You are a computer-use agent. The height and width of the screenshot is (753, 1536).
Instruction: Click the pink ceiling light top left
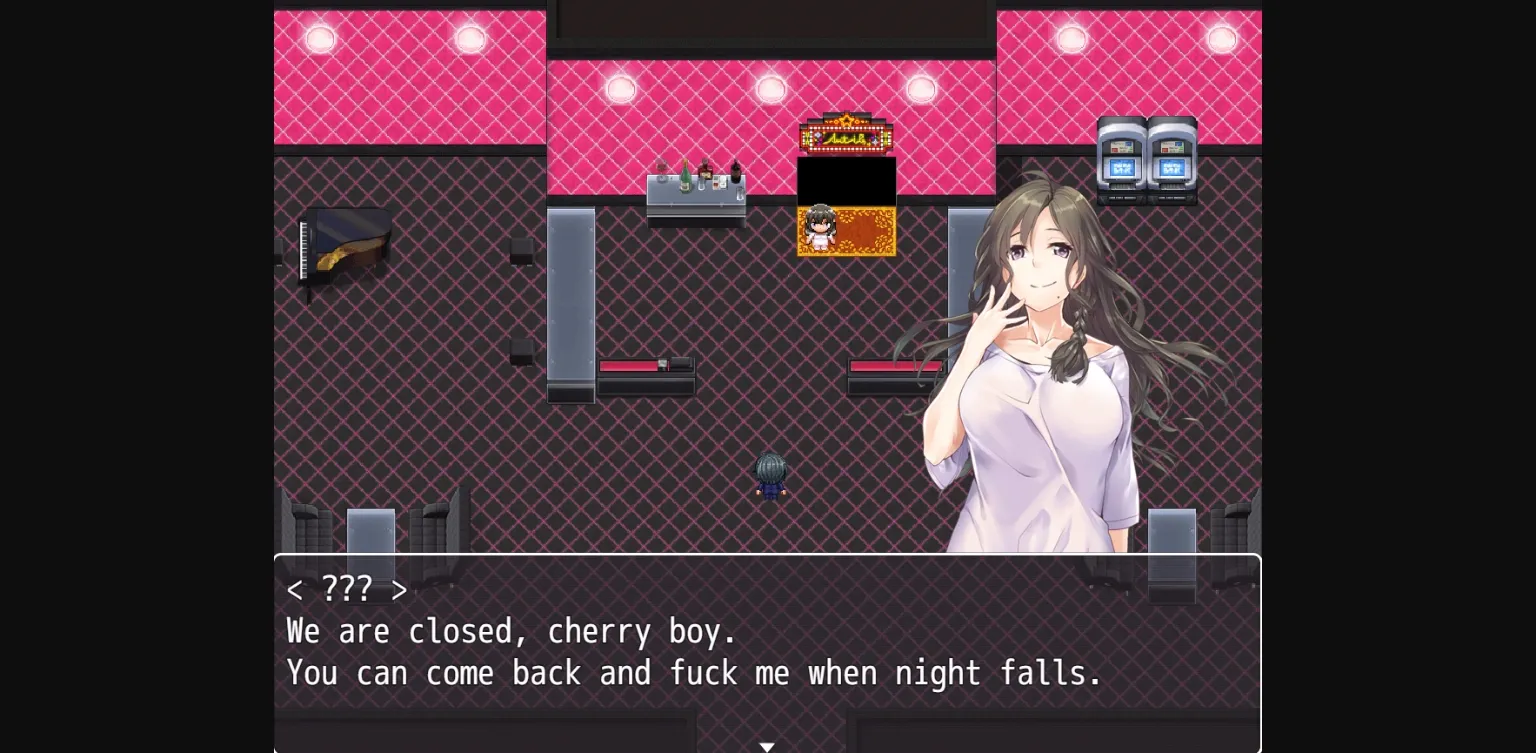click(319, 37)
